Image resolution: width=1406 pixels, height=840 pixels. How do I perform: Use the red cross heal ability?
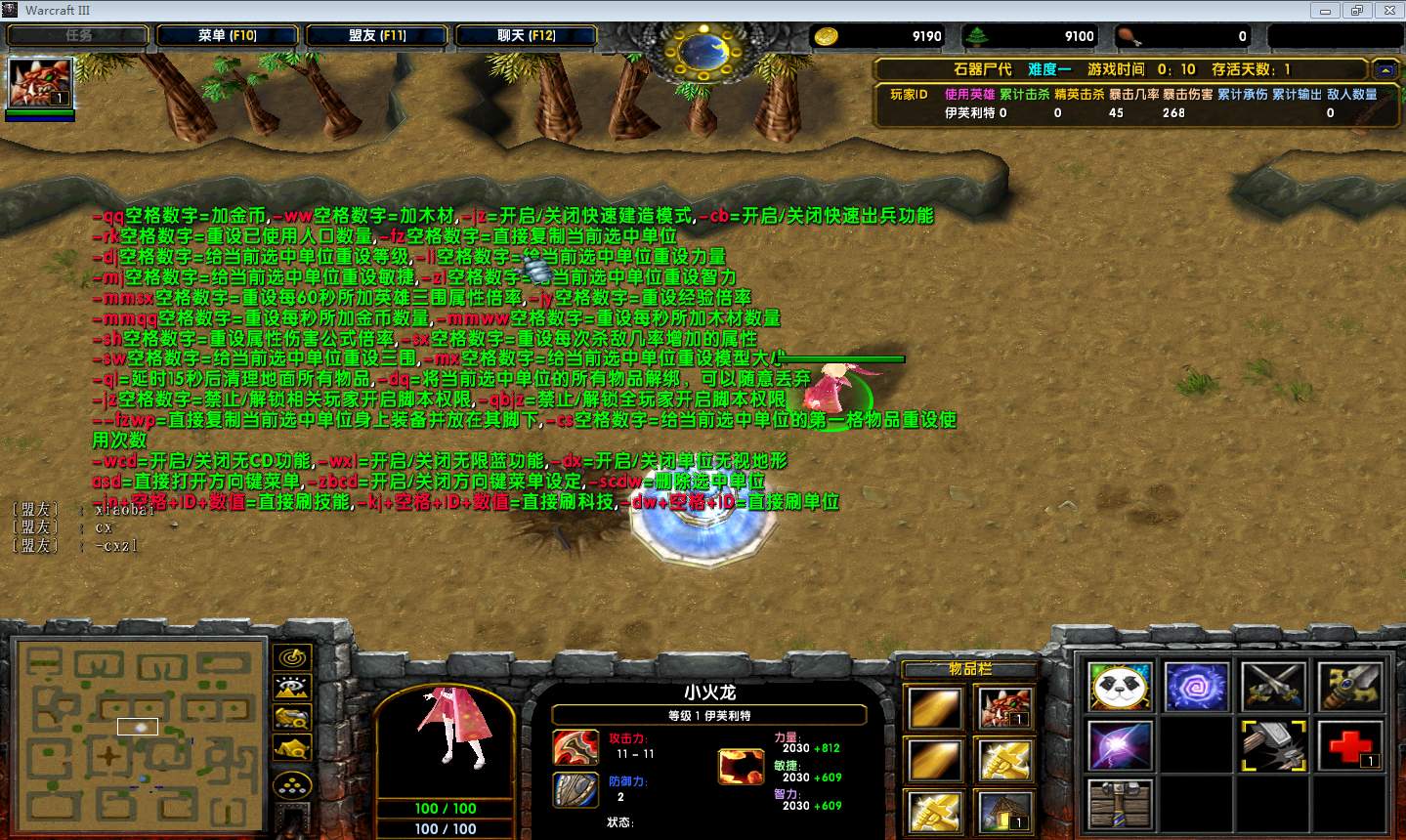1349,746
